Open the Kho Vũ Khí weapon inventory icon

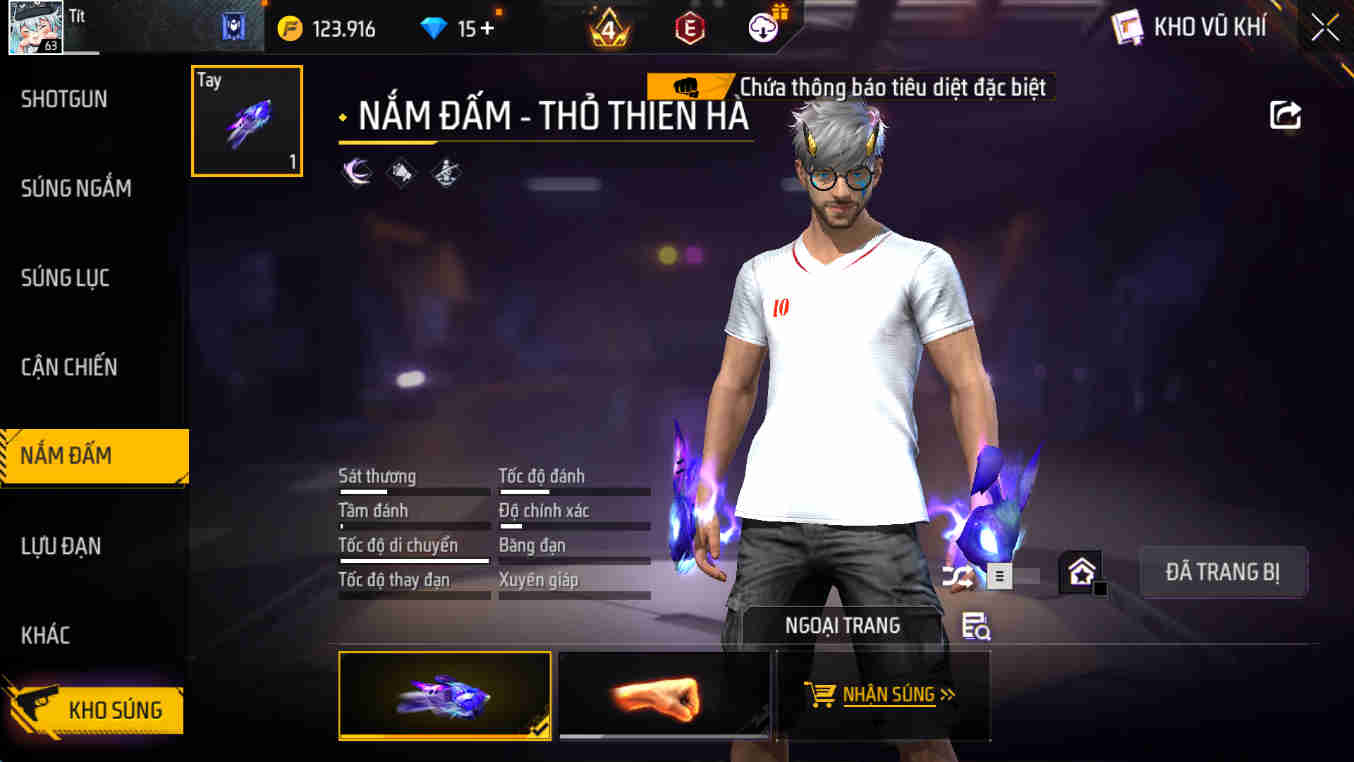pos(1128,27)
